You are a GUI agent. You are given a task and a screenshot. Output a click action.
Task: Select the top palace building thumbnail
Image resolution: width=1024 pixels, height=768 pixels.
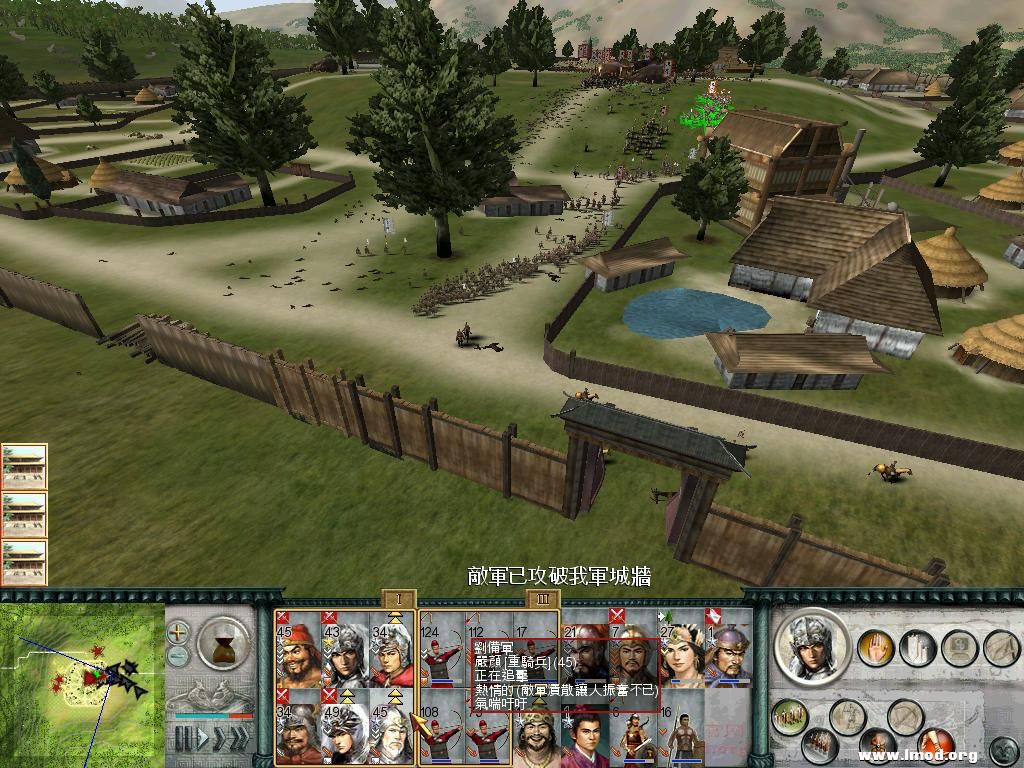[x=24, y=466]
